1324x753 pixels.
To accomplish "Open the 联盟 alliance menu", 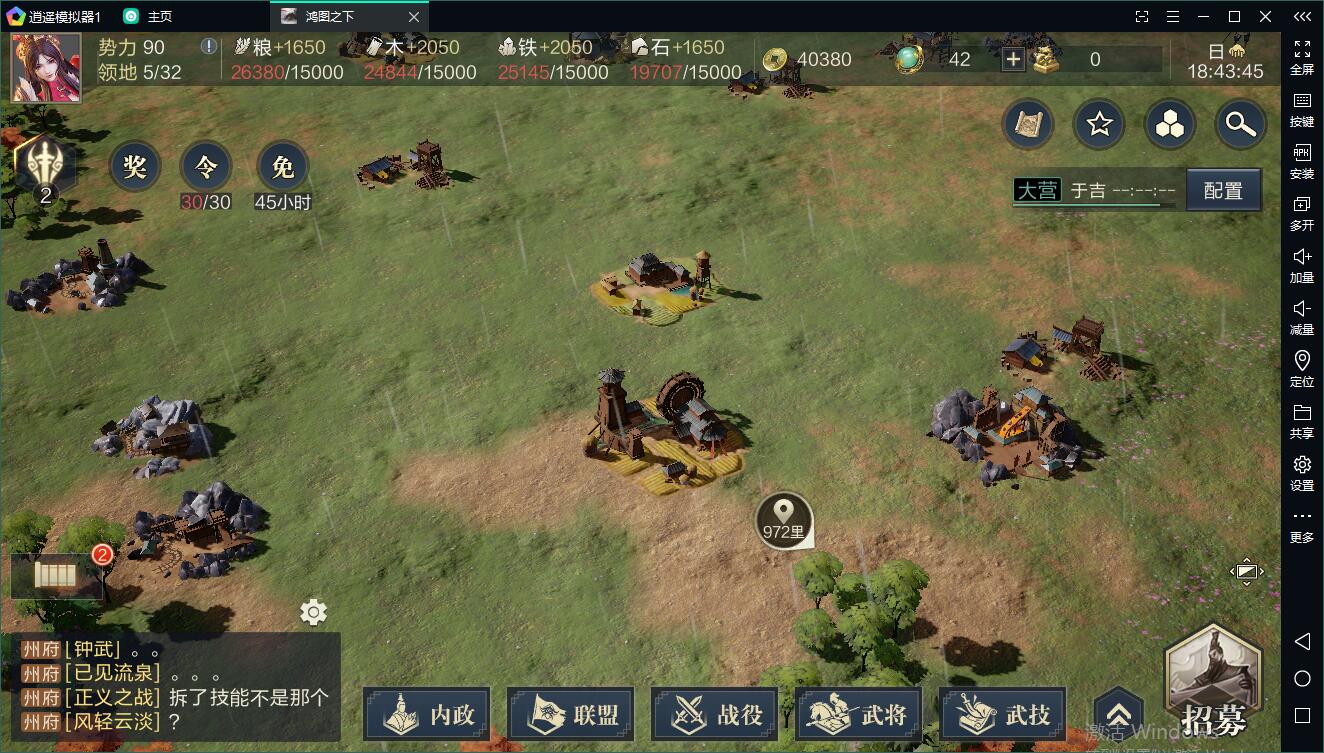I will tap(571, 715).
